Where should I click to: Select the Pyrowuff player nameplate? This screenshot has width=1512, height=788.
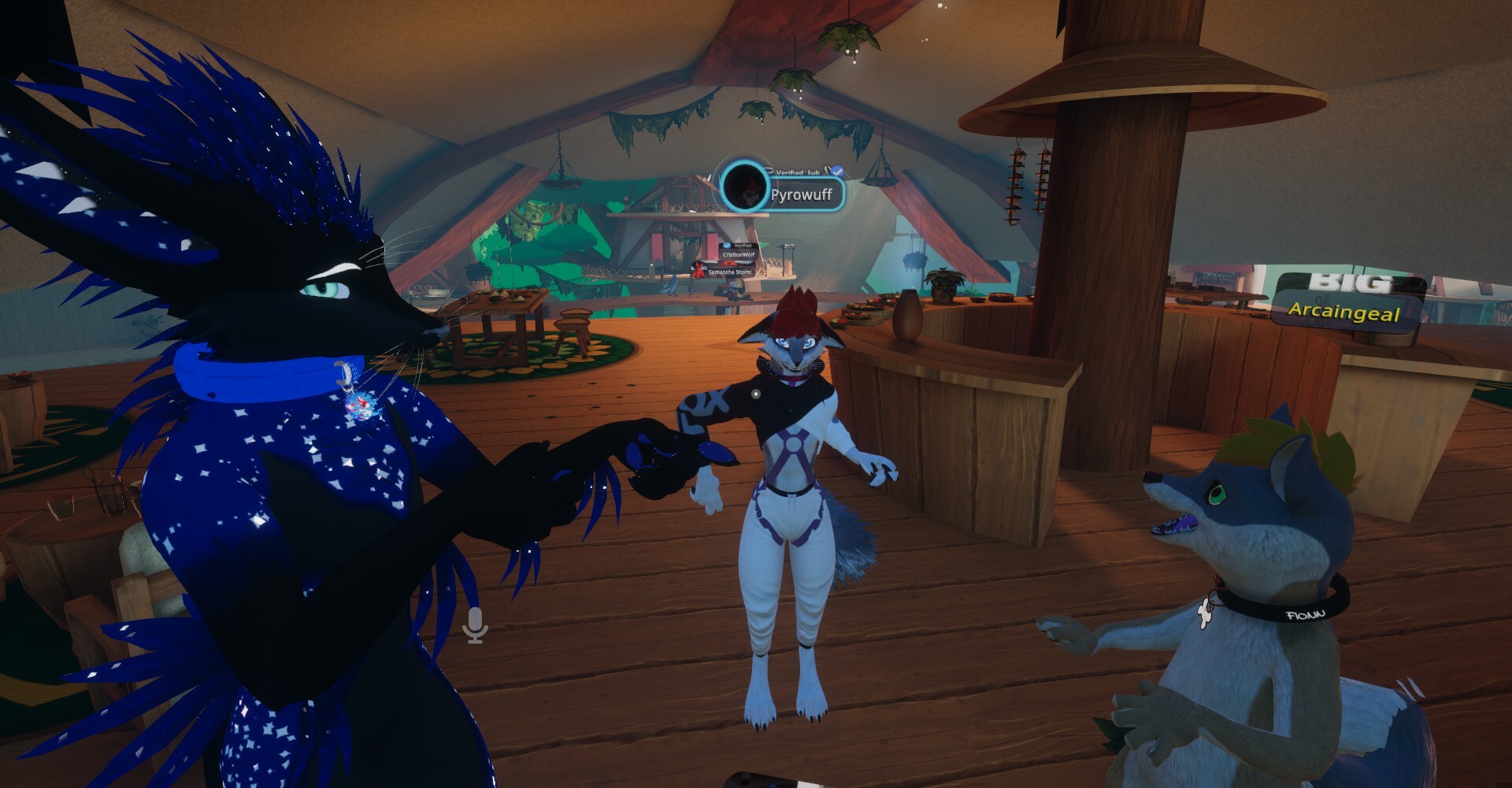pos(801,194)
